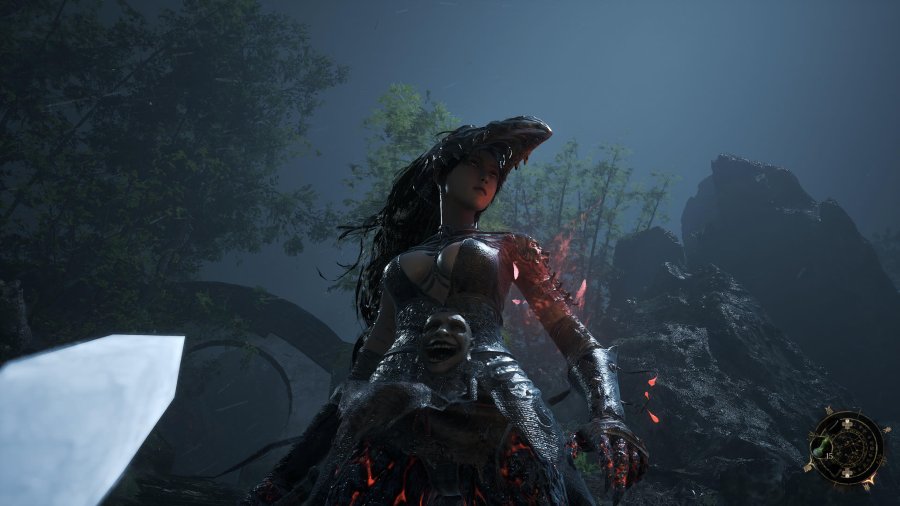Select the green gourd flask item
The width and height of the screenshot is (900, 506).
point(821,450)
